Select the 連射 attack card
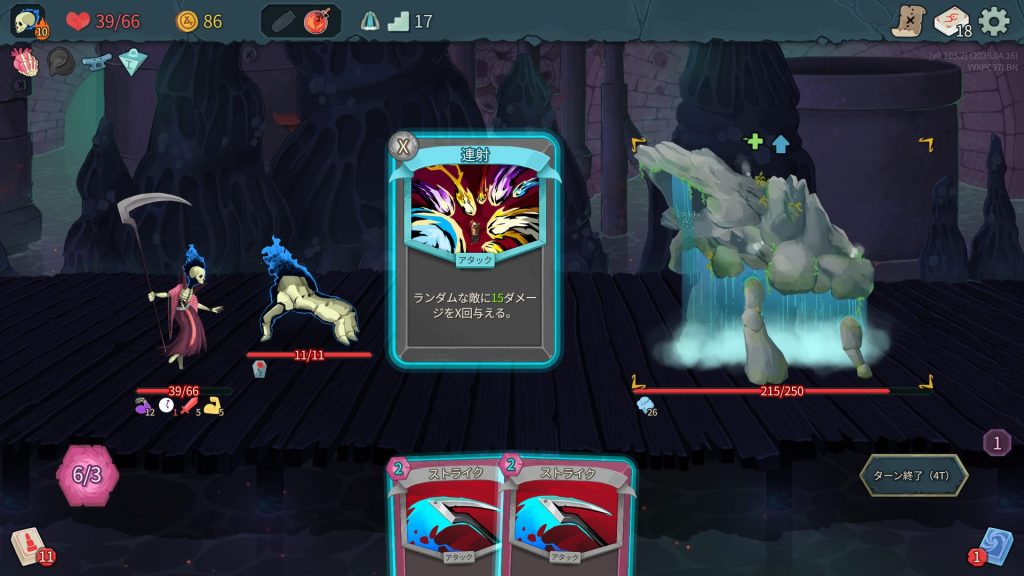 tap(475, 250)
